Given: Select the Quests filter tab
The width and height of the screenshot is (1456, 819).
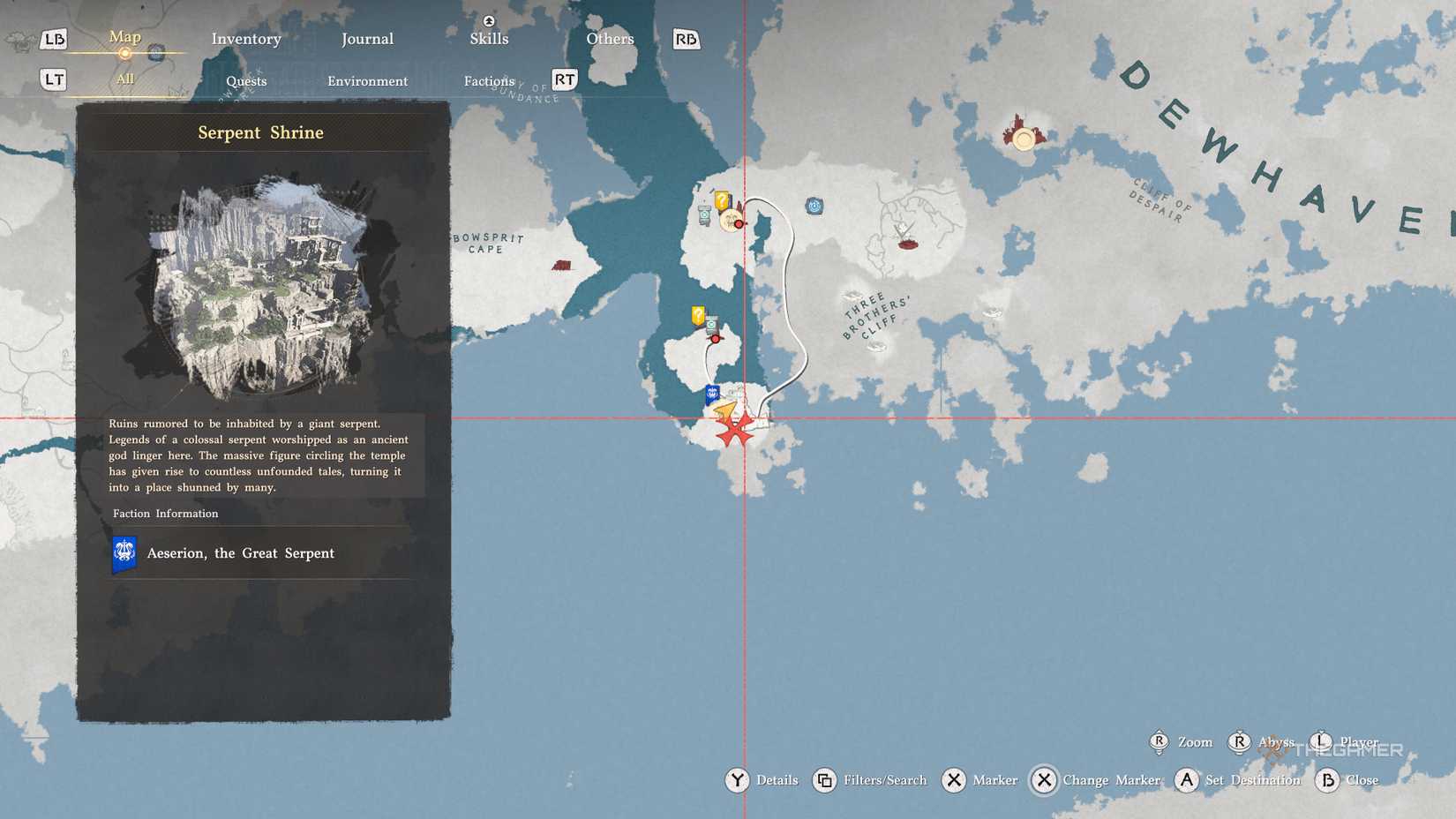Looking at the screenshot, I should click(x=245, y=80).
